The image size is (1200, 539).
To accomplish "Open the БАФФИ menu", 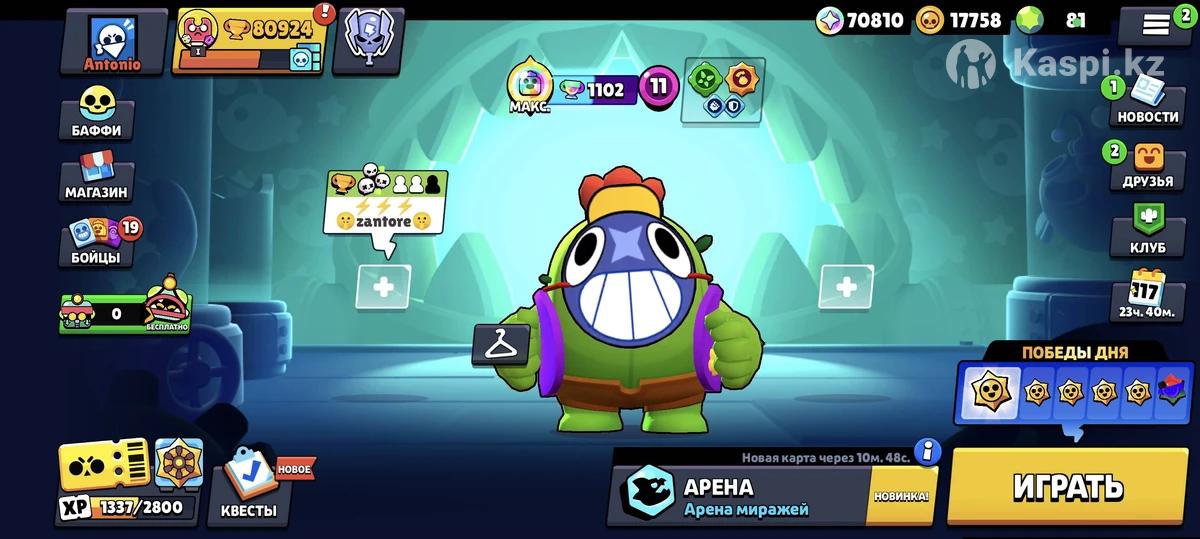I will click(97, 112).
